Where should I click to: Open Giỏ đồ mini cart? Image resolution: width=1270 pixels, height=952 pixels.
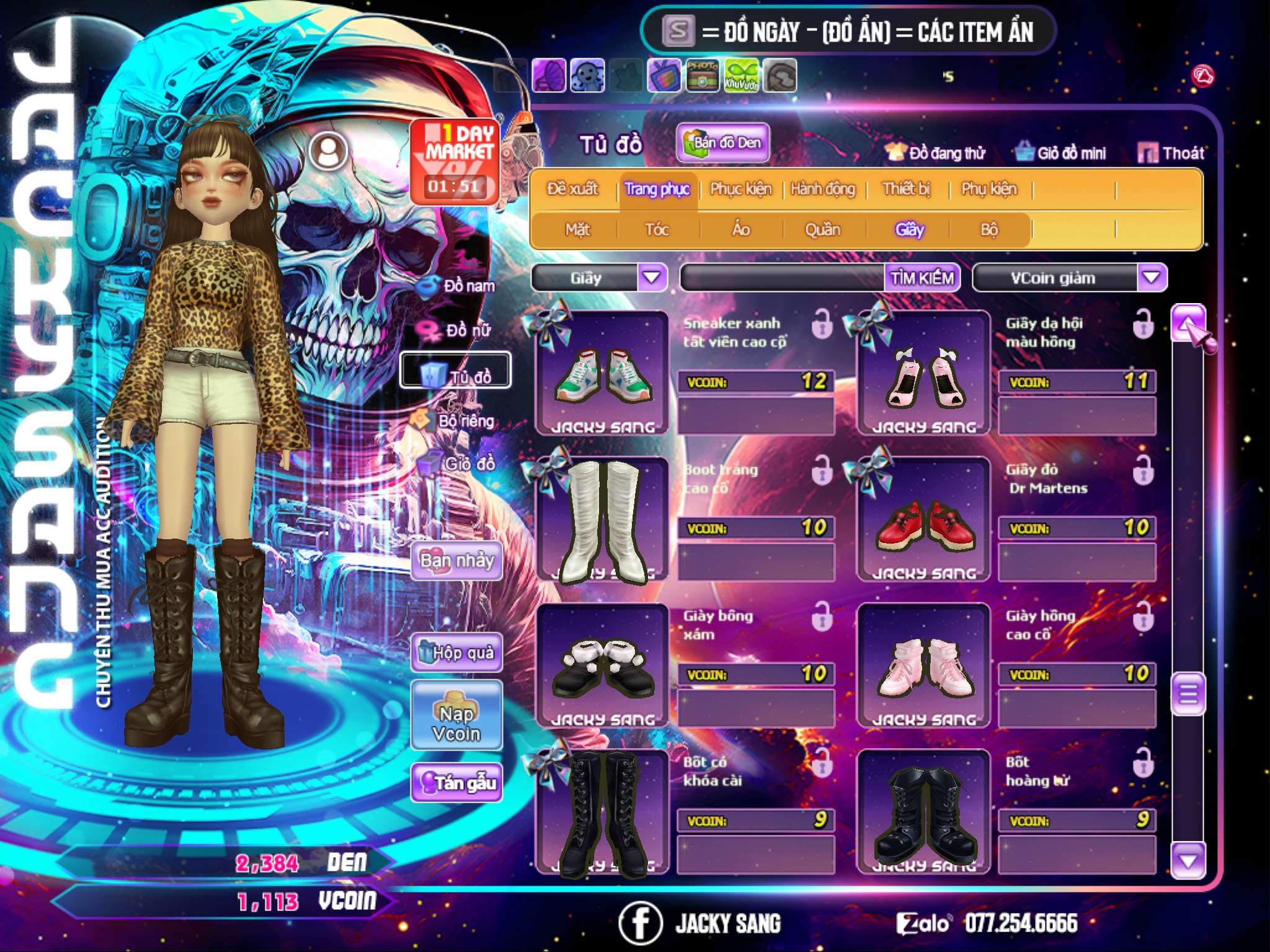pos(1061,152)
